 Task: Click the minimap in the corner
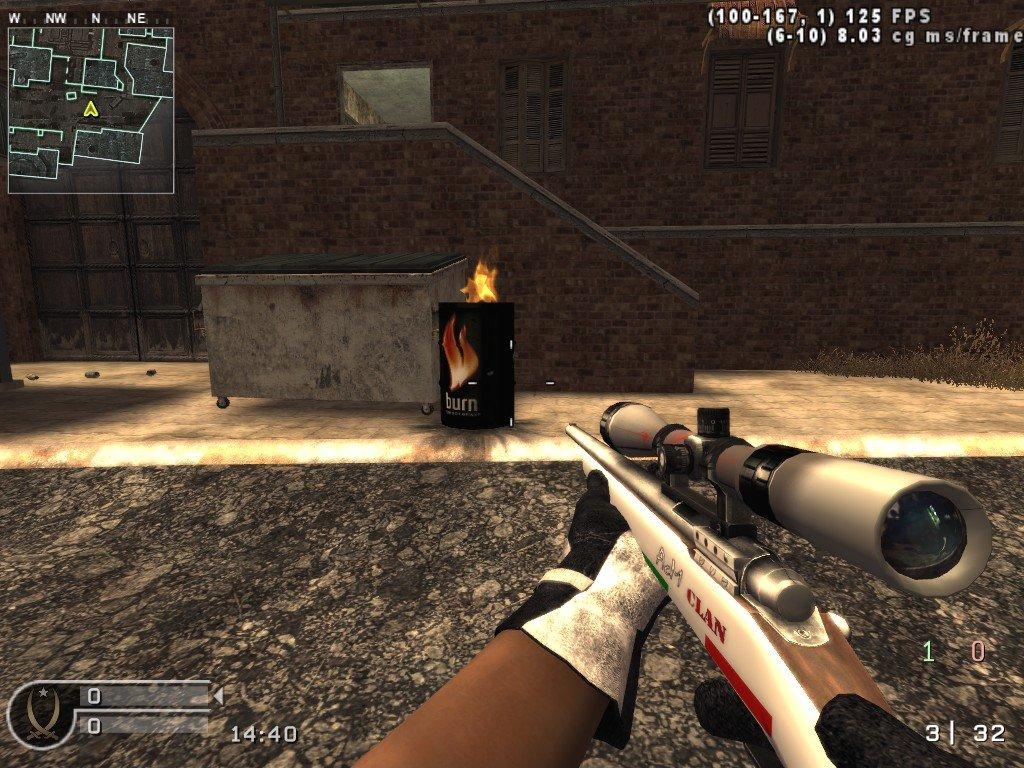[x=91, y=110]
